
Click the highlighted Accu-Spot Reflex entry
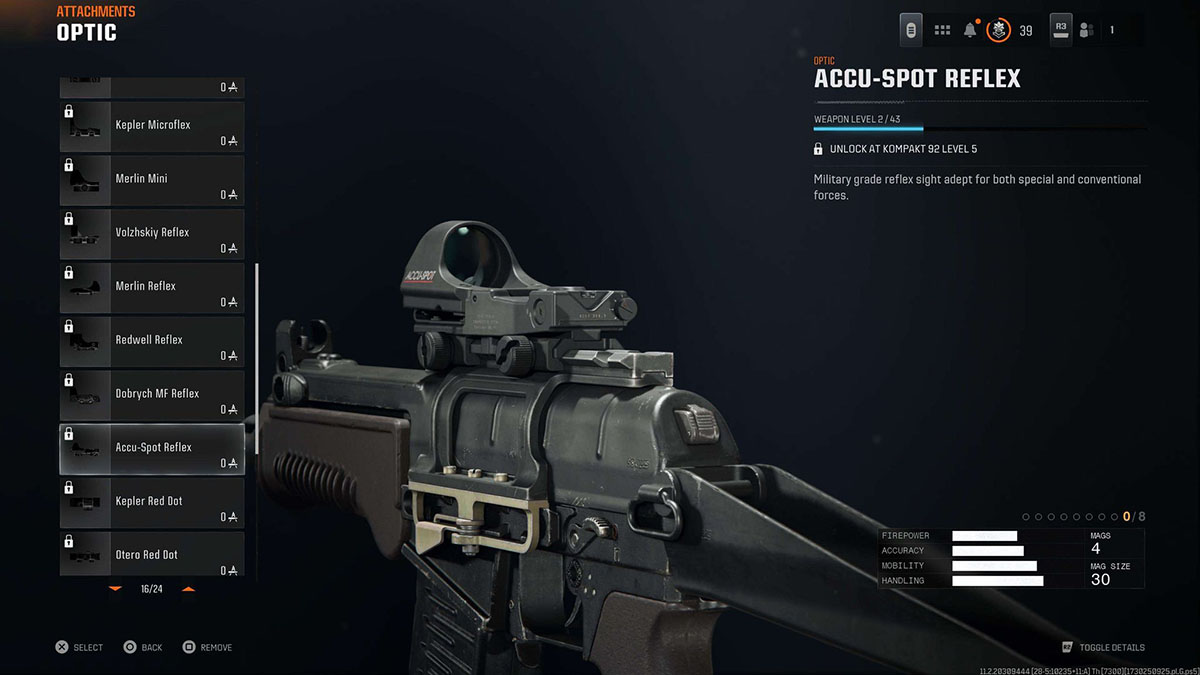point(152,450)
